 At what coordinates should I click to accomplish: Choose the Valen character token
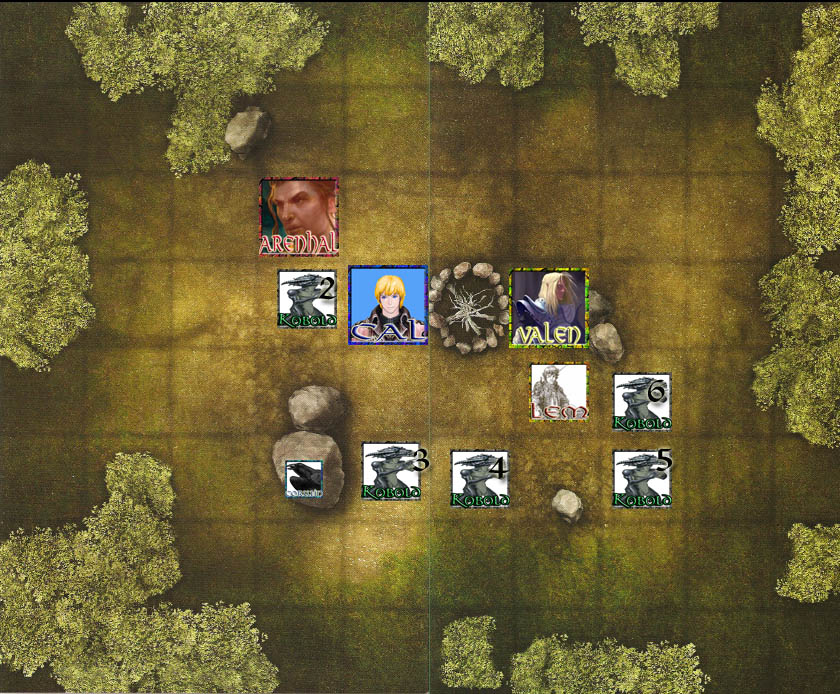pyautogui.click(x=548, y=308)
